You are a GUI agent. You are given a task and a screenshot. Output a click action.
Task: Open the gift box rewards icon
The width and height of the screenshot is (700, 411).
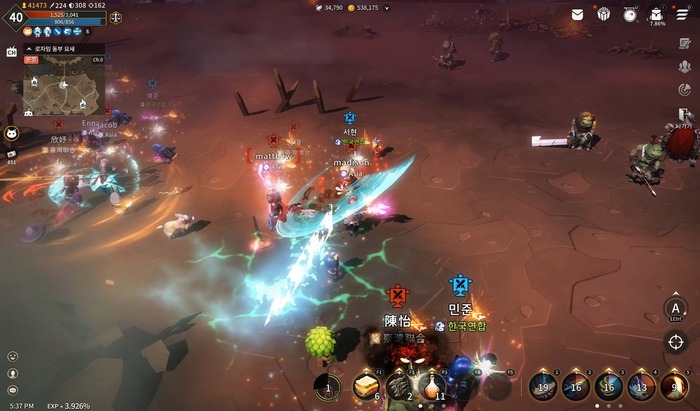click(604, 14)
